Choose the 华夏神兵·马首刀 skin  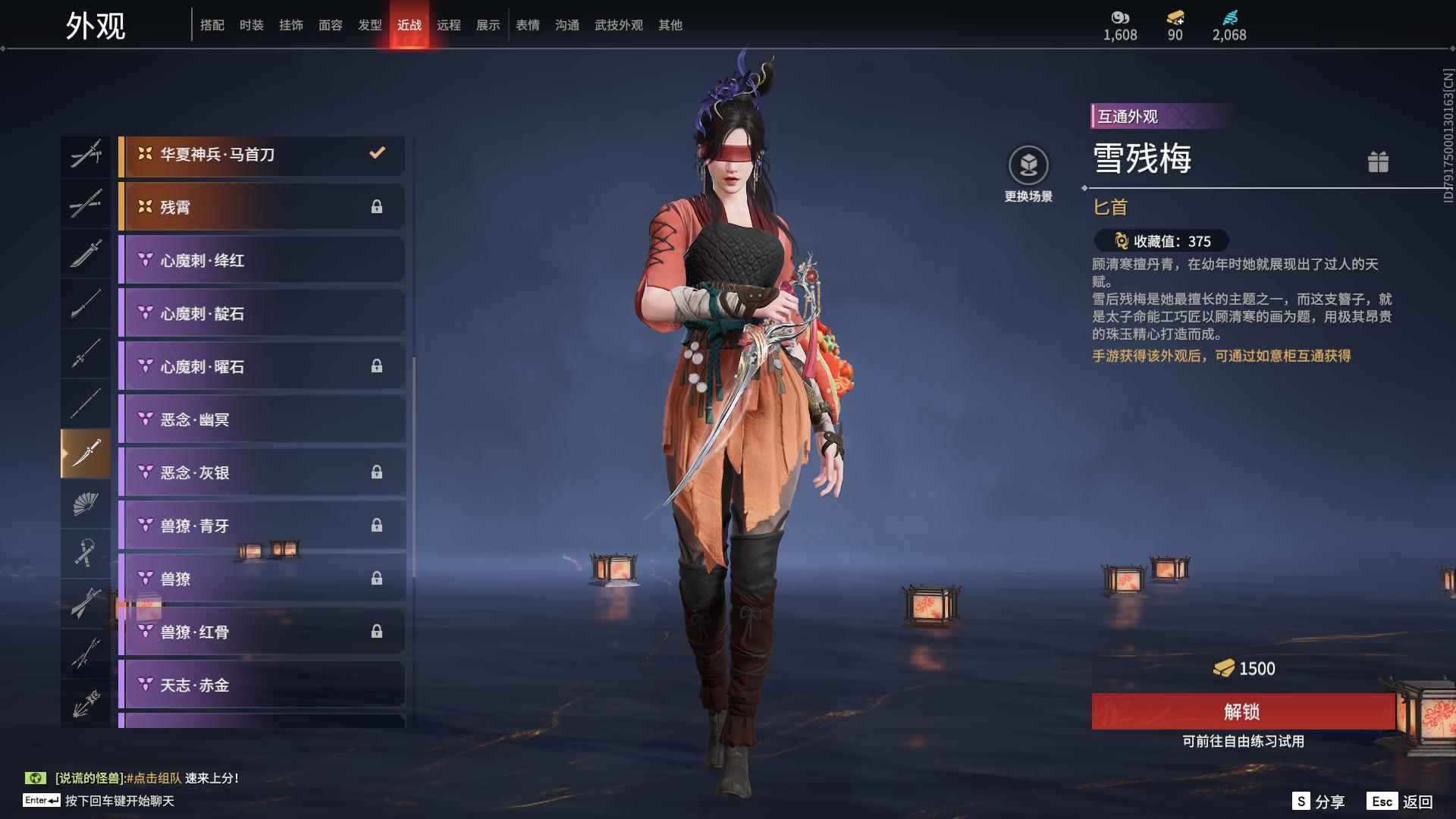262,155
